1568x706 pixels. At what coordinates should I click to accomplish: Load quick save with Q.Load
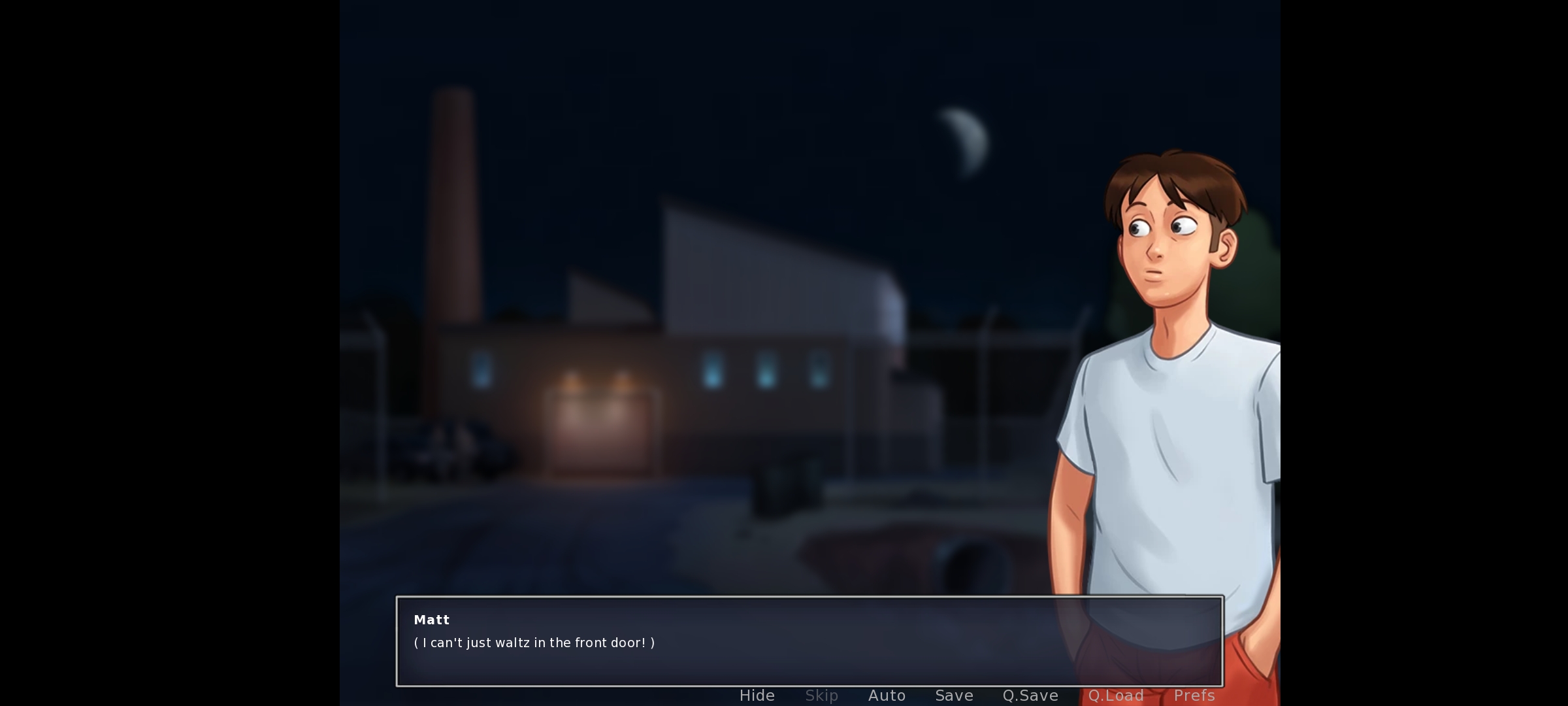(x=1116, y=696)
